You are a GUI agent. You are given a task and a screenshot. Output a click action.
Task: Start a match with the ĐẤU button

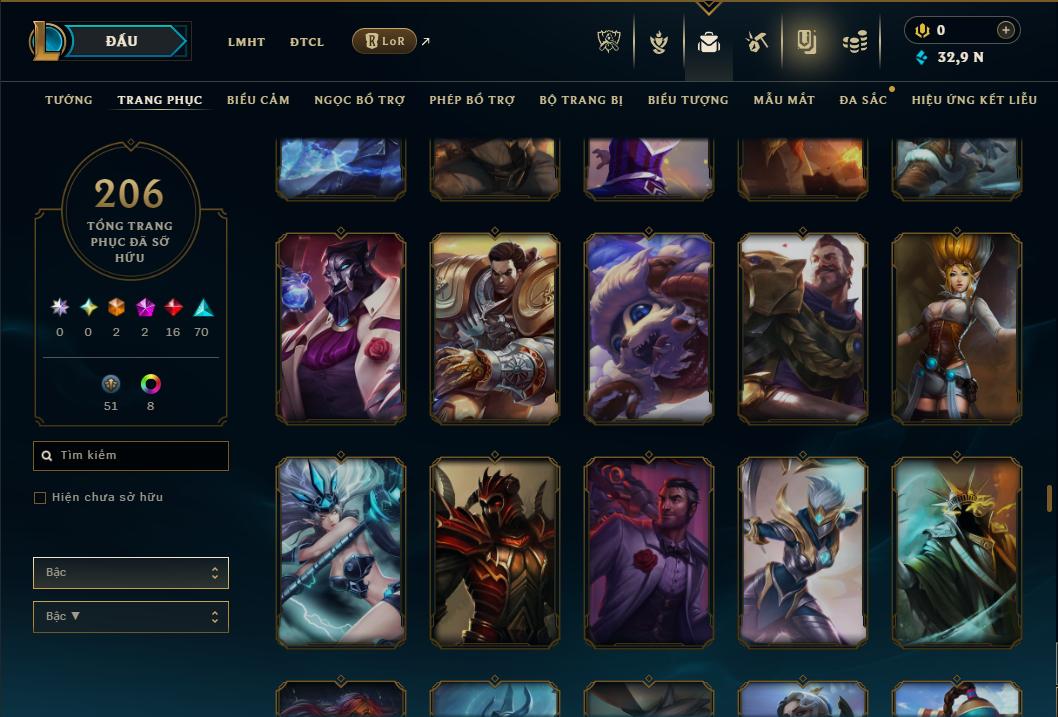point(122,41)
